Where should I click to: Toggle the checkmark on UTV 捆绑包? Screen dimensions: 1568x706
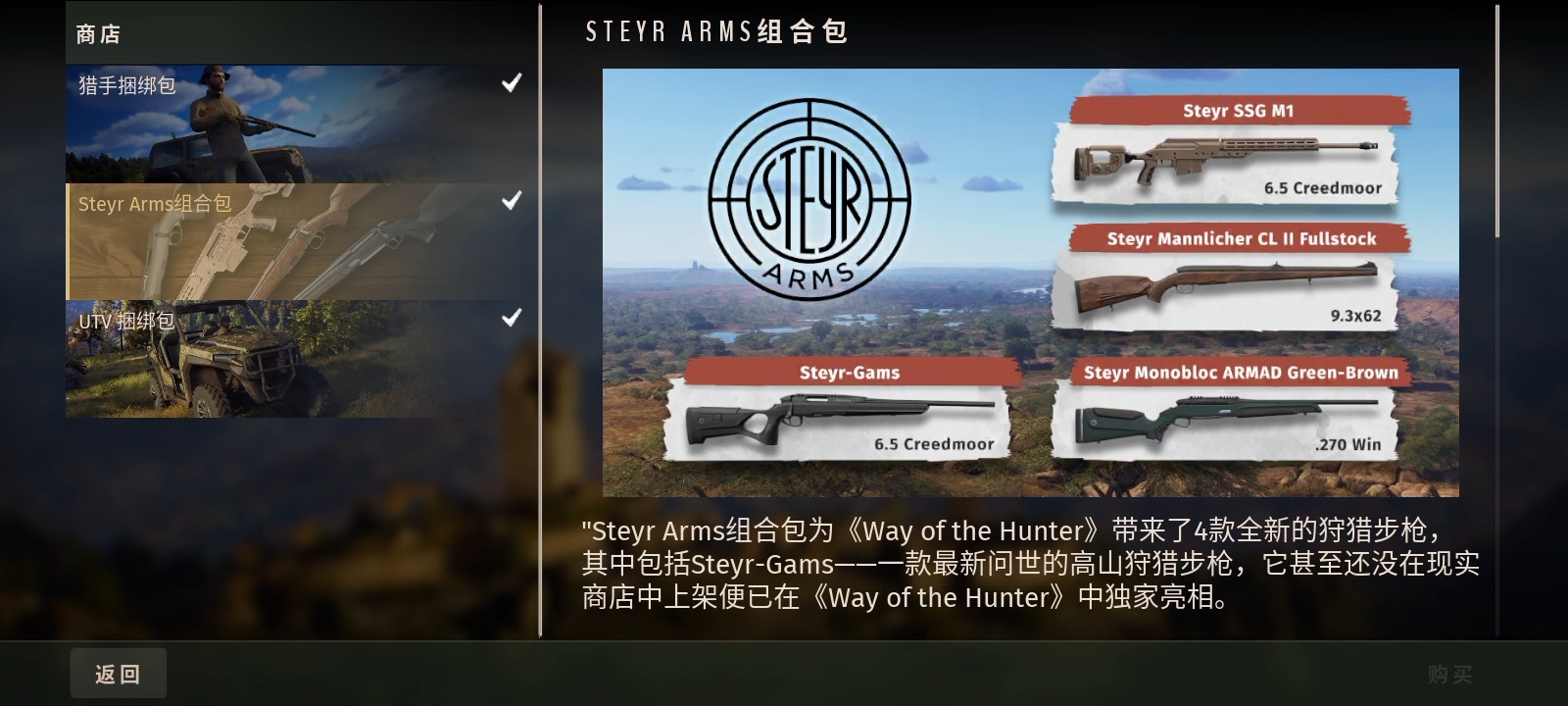(511, 318)
